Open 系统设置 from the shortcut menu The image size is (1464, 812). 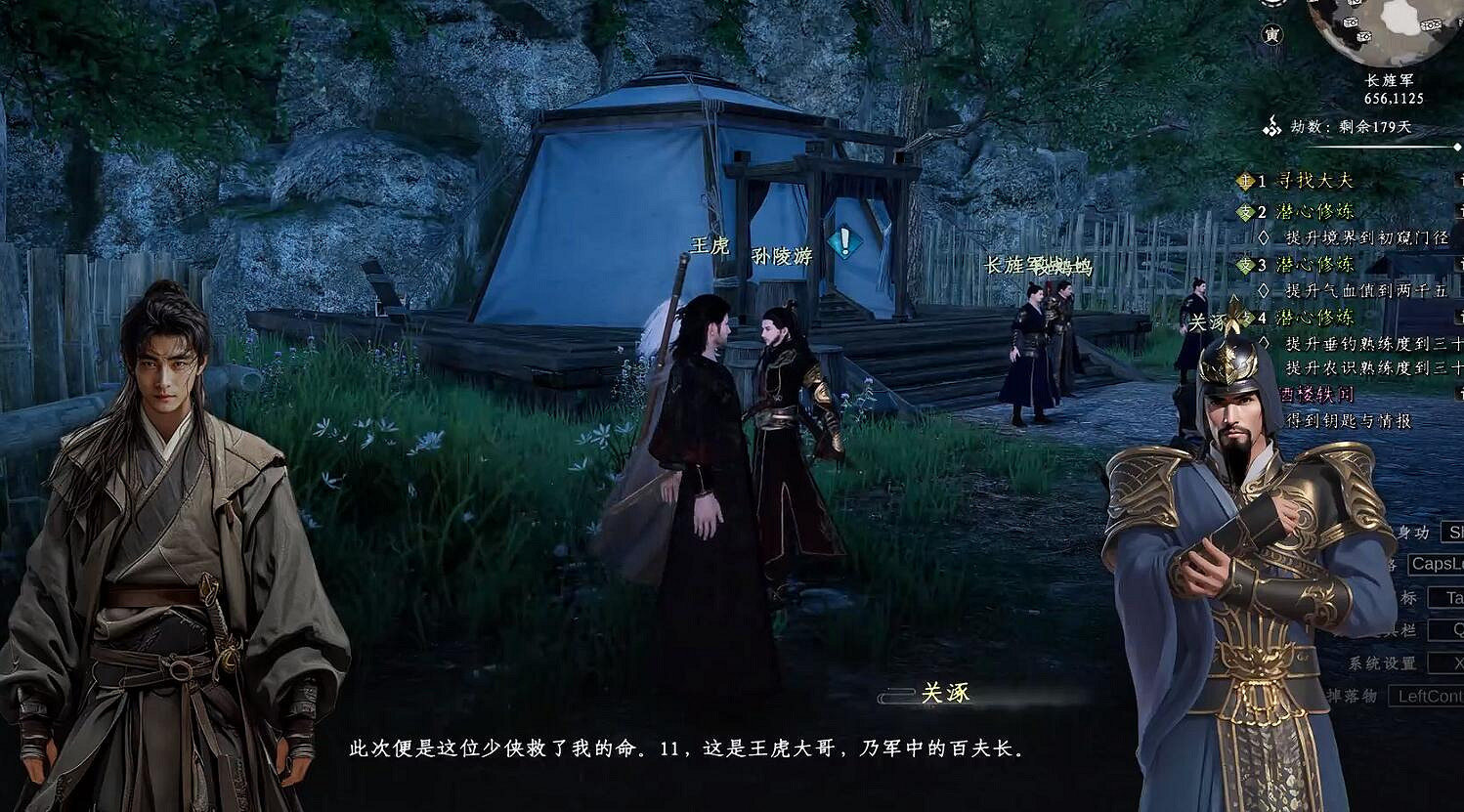1384,663
